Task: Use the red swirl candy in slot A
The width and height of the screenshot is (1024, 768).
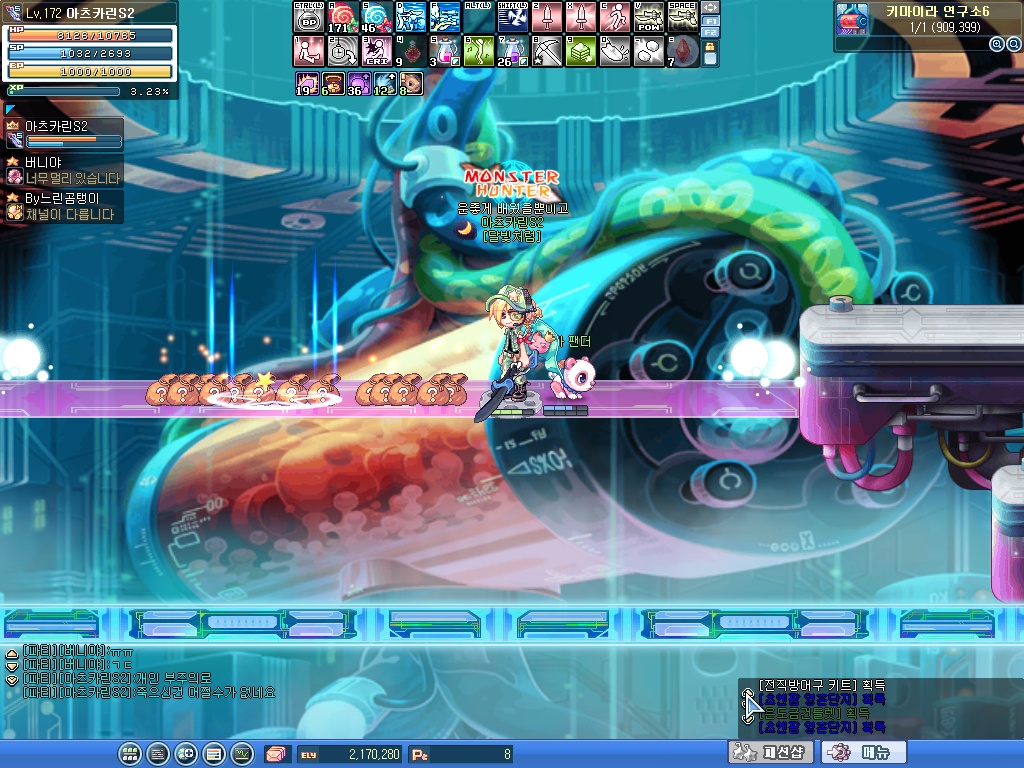Action: coord(342,17)
